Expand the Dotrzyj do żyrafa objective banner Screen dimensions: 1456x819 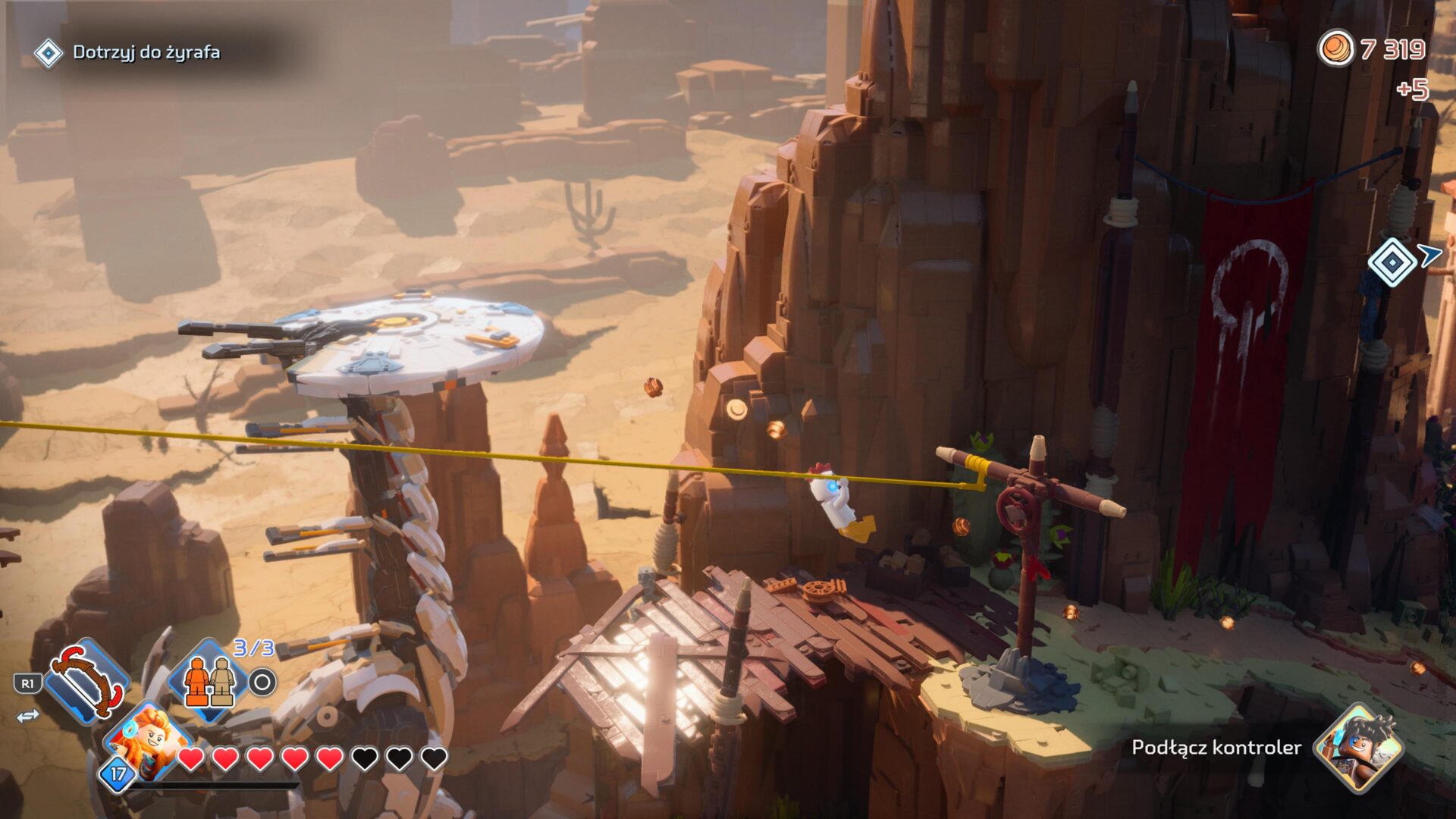[136, 54]
